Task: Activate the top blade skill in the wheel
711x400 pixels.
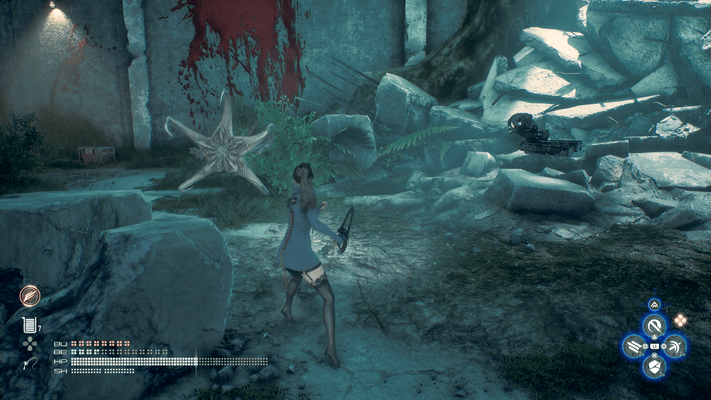Action: tap(654, 326)
